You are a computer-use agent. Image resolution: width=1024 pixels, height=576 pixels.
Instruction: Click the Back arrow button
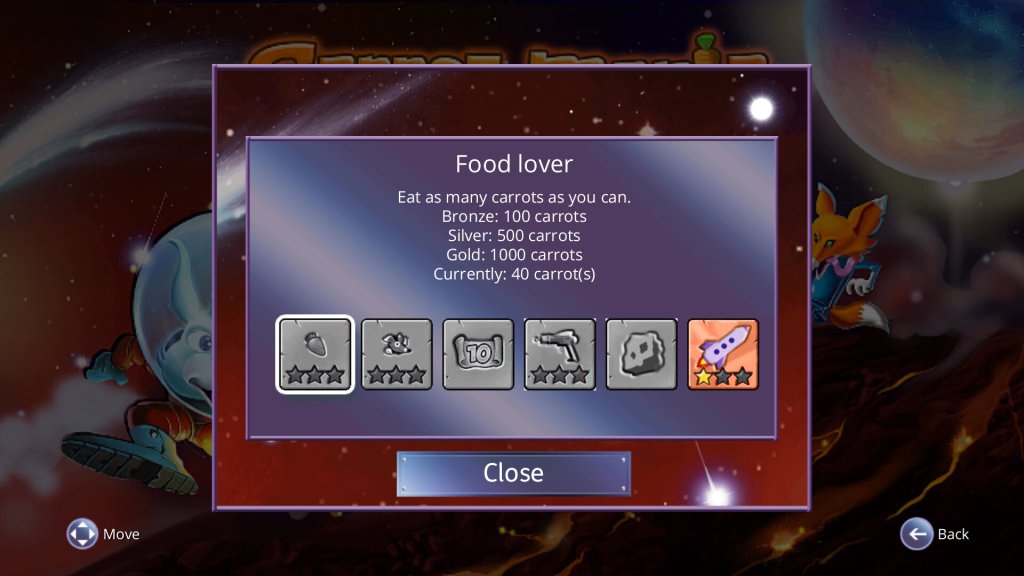[x=916, y=534]
